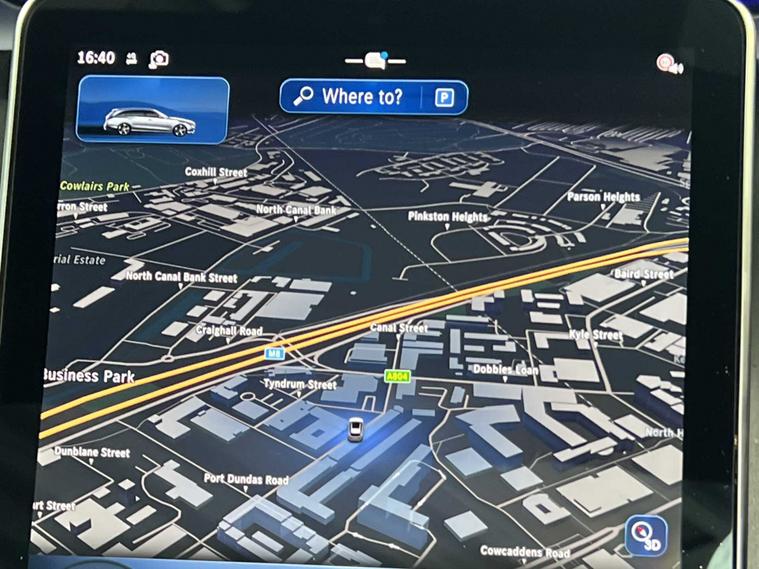
Task: Open the "Where to?" destination search
Action: point(350,97)
